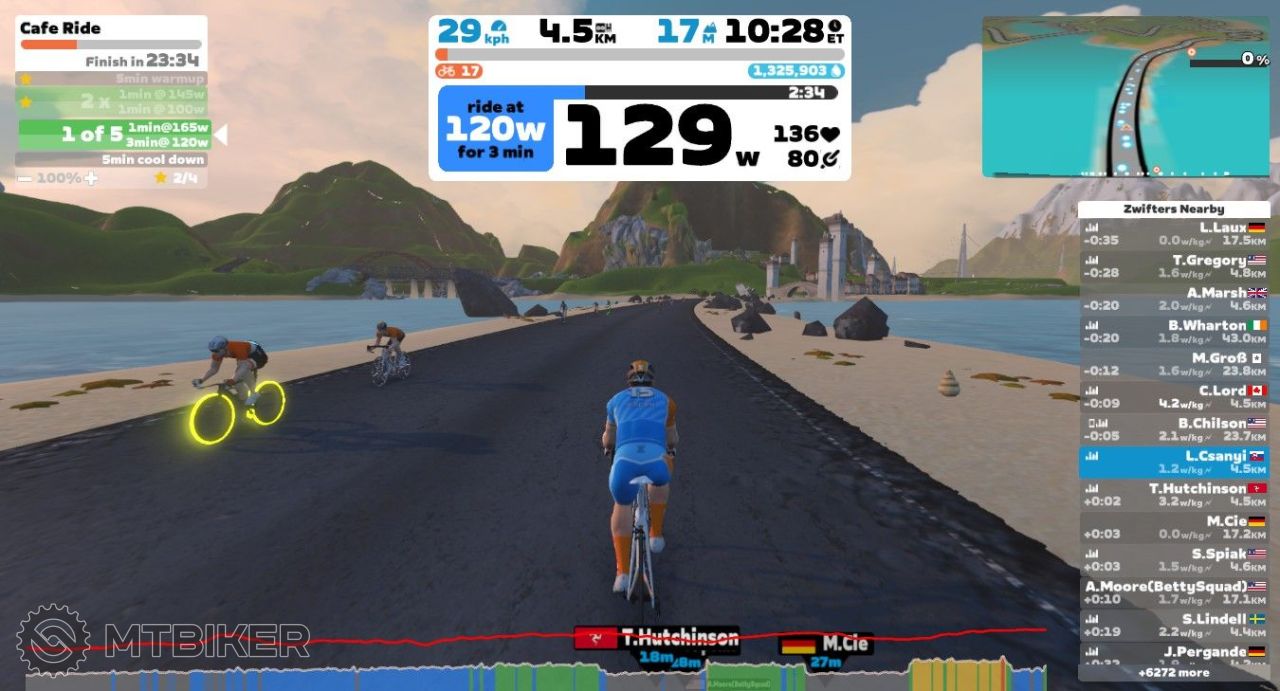The width and height of the screenshot is (1280, 691).
Task: Show the +6272 more riders
Action: click(1174, 673)
